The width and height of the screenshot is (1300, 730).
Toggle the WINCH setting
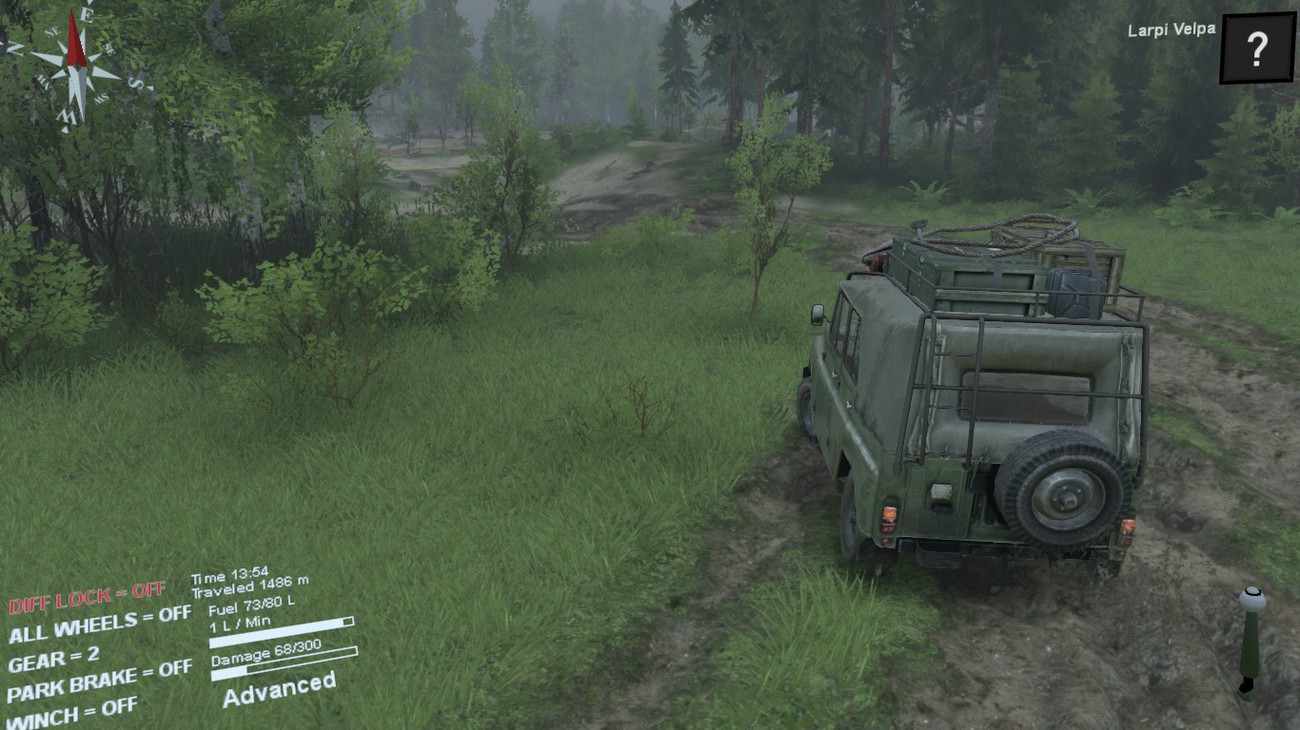[x=72, y=710]
